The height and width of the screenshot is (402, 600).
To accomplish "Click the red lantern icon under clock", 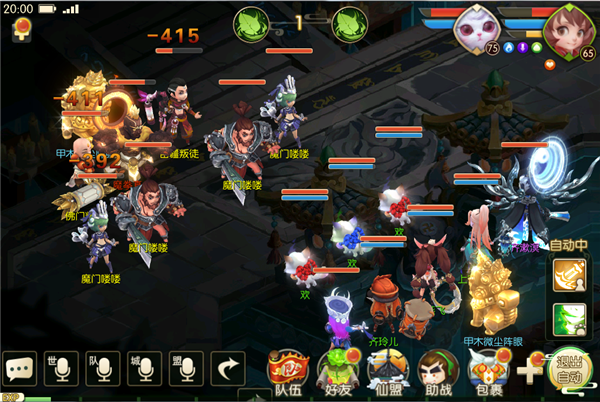I will (19, 32).
